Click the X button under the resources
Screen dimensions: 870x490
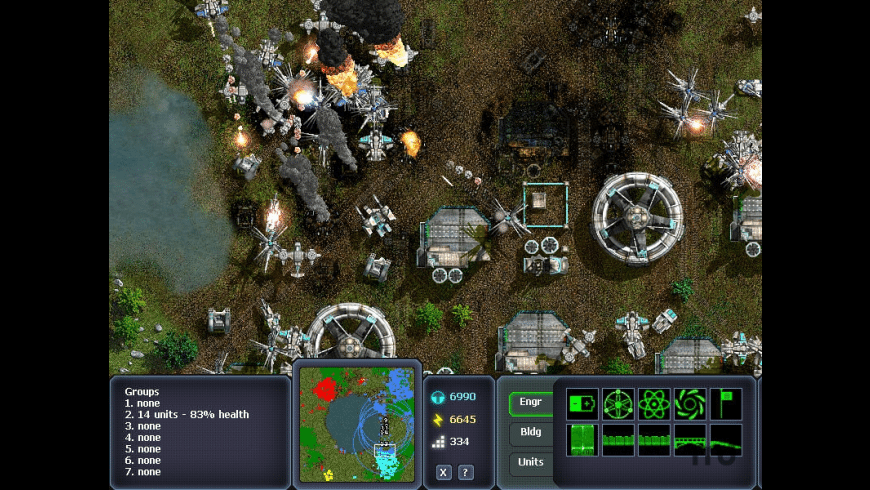pyautogui.click(x=444, y=472)
